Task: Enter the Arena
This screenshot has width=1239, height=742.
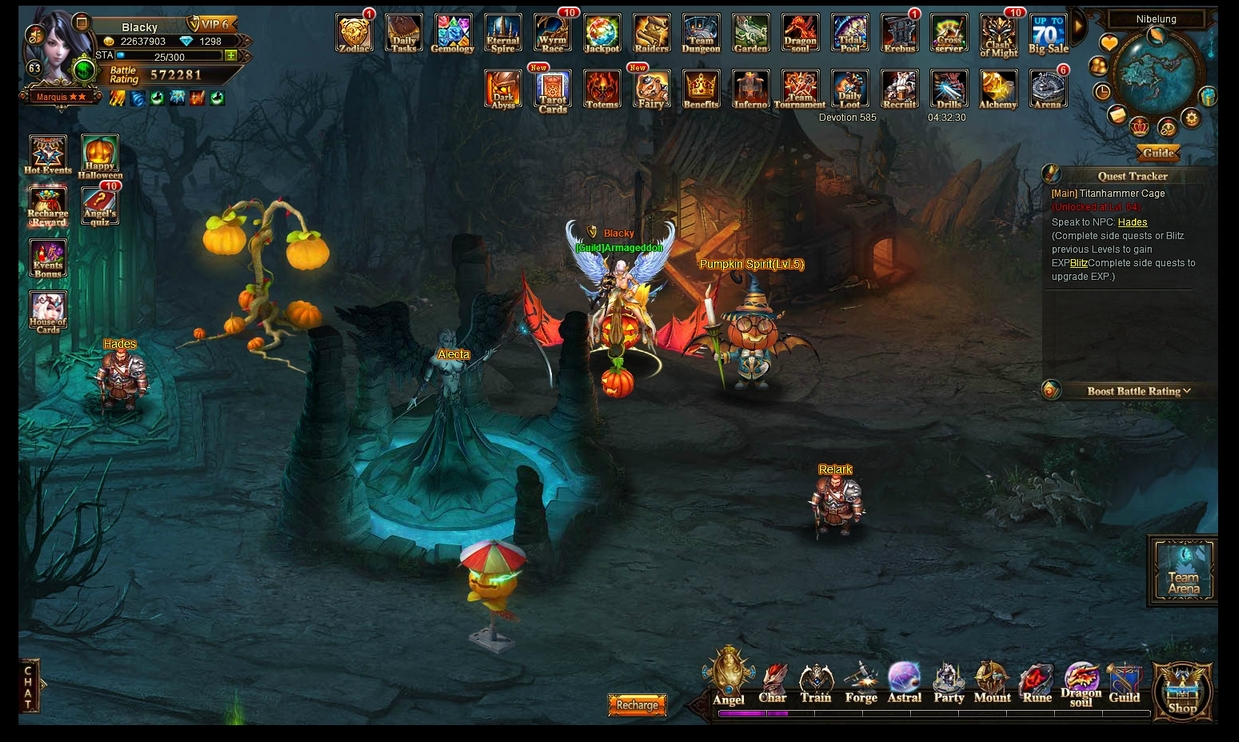Action: [x=1048, y=89]
